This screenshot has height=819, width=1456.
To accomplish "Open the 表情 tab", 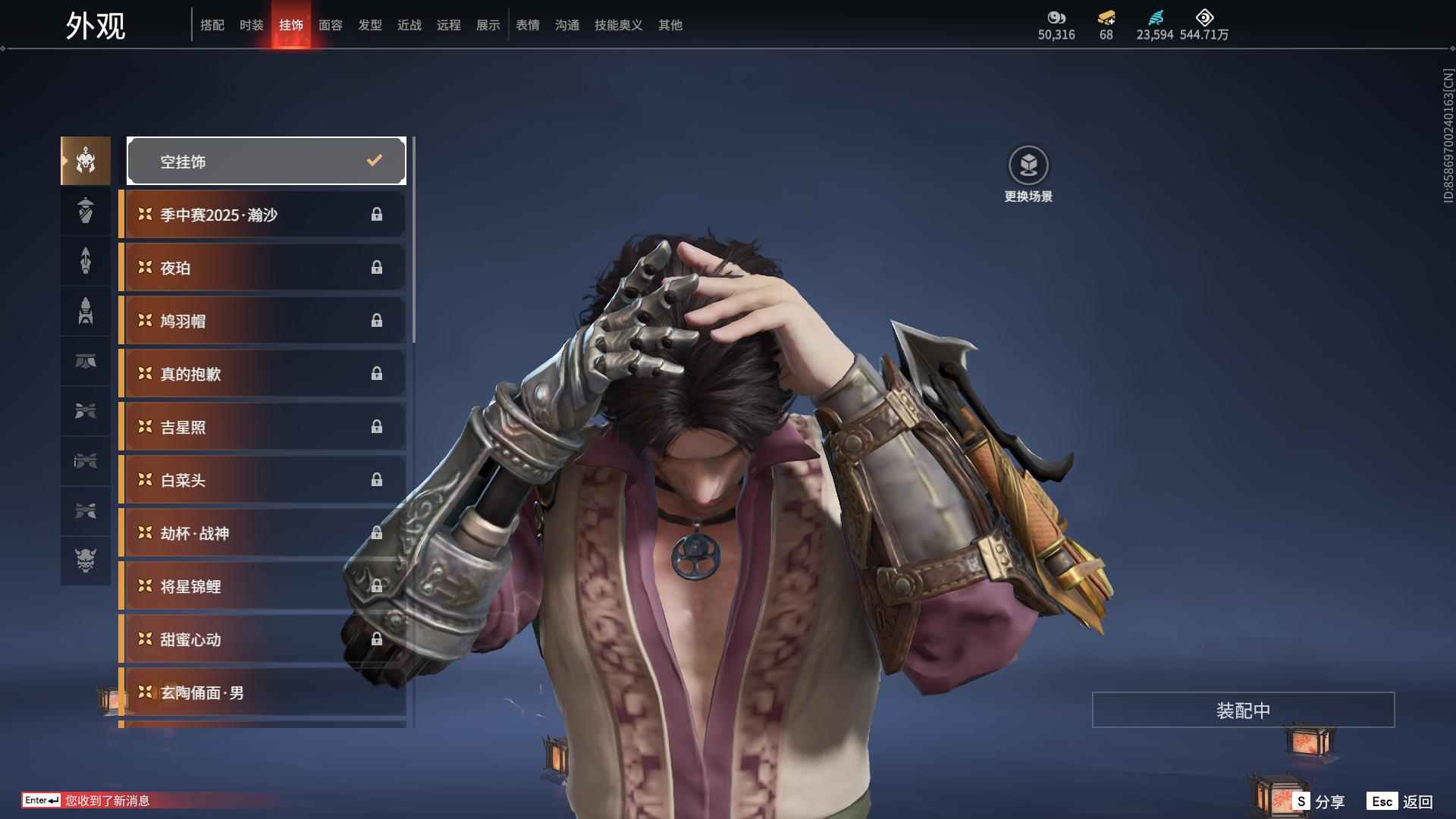I will coord(527,25).
